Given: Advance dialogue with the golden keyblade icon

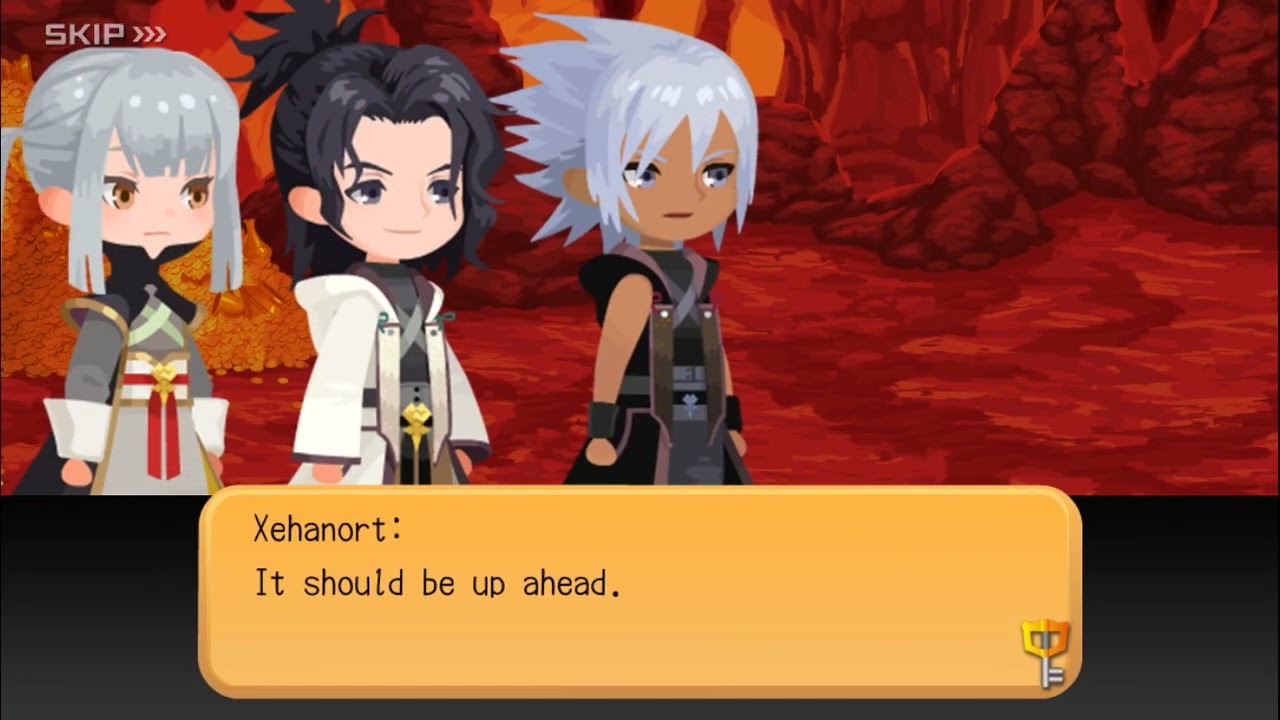Looking at the screenshot, I should pos(1045,651).
